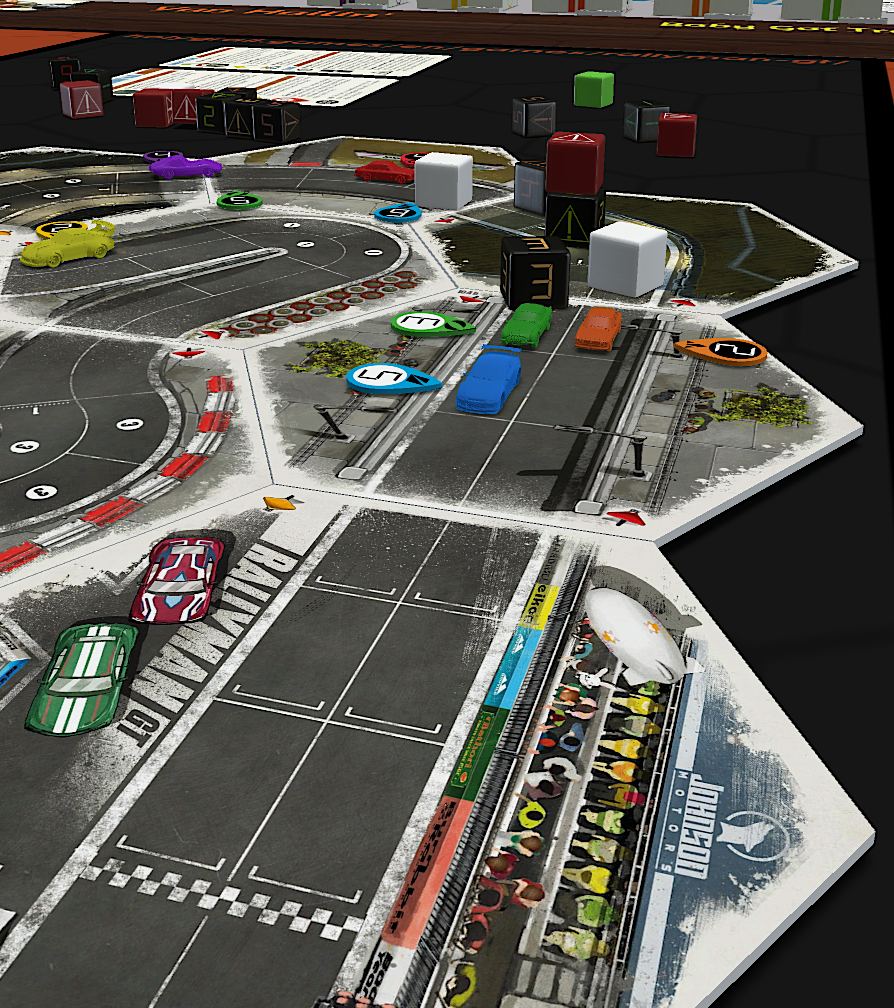Image resolution: width=894 pixels, height=1008 pixels.
Task: Select the blue race car piece
Action: tap(488, 378)
